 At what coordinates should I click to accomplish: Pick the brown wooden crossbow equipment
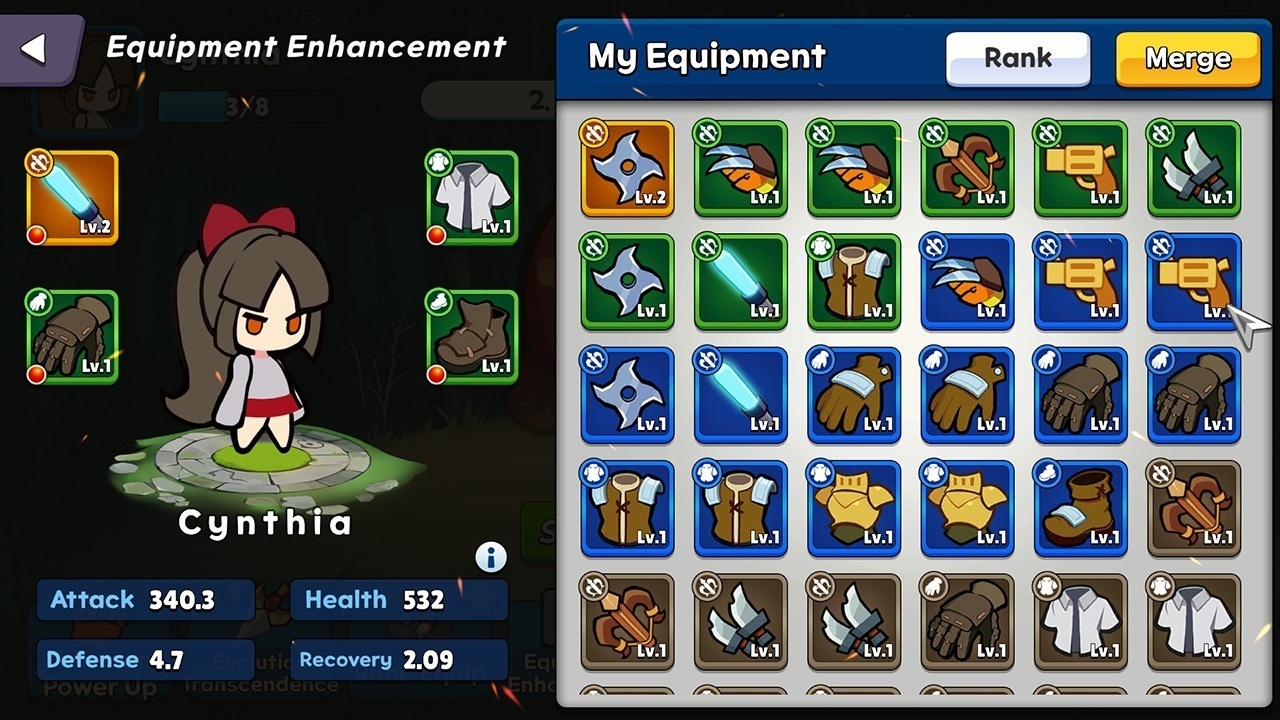click(967, 167)
